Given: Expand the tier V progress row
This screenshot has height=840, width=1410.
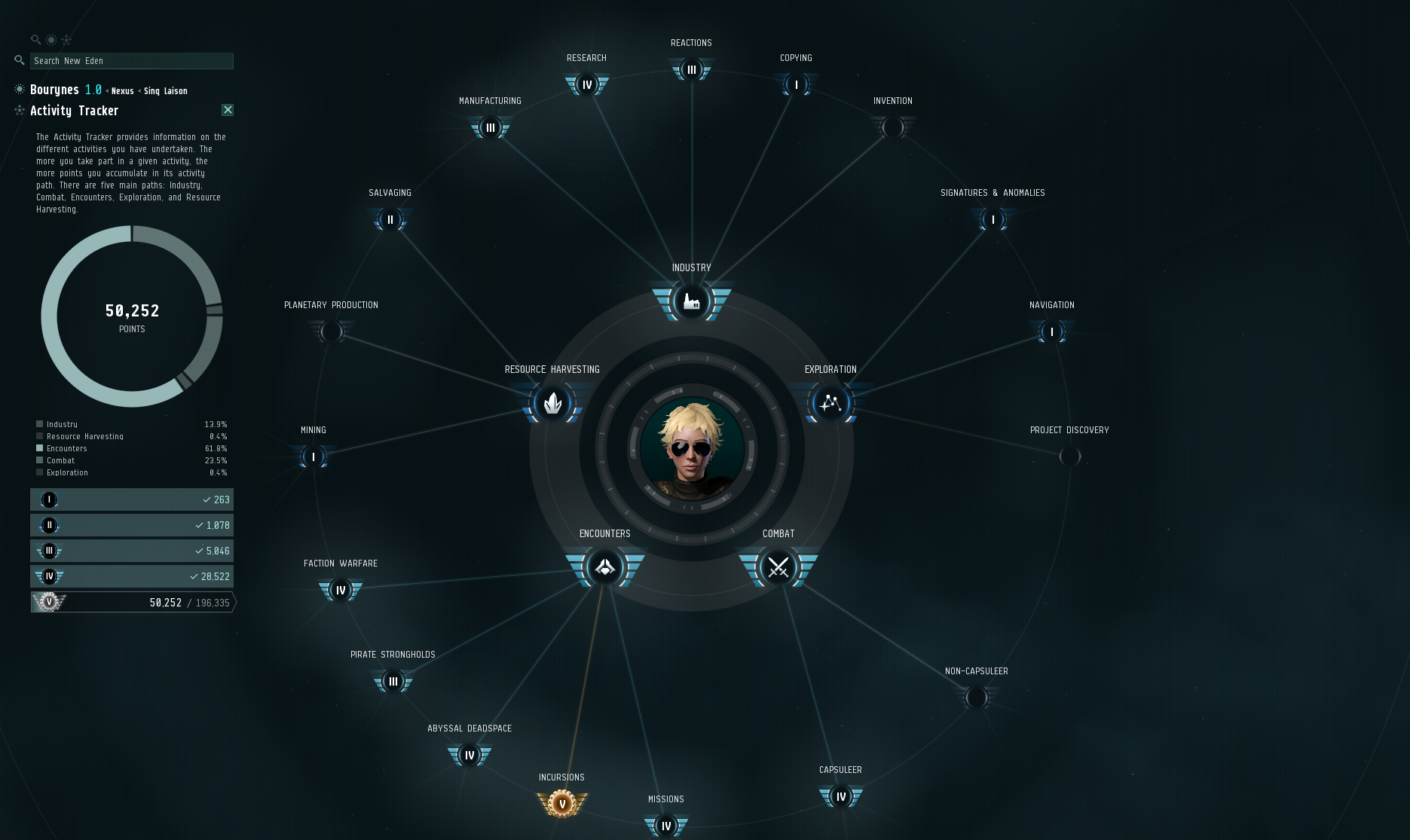Looking at the screenshot, I should pos(132,602).
